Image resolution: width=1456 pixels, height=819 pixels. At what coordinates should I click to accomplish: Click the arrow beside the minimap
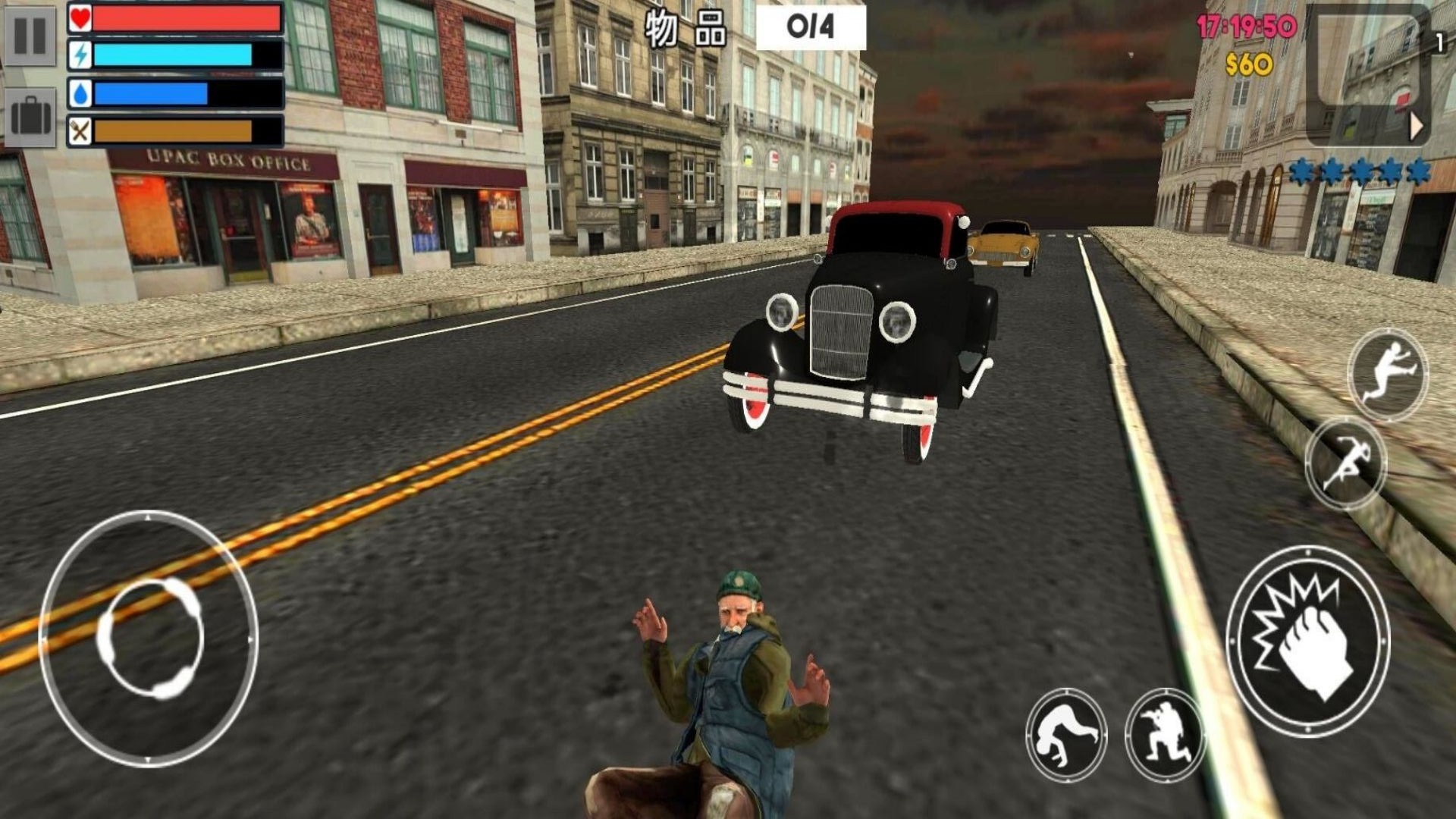pyautogui.click(x=1416, y=126)
